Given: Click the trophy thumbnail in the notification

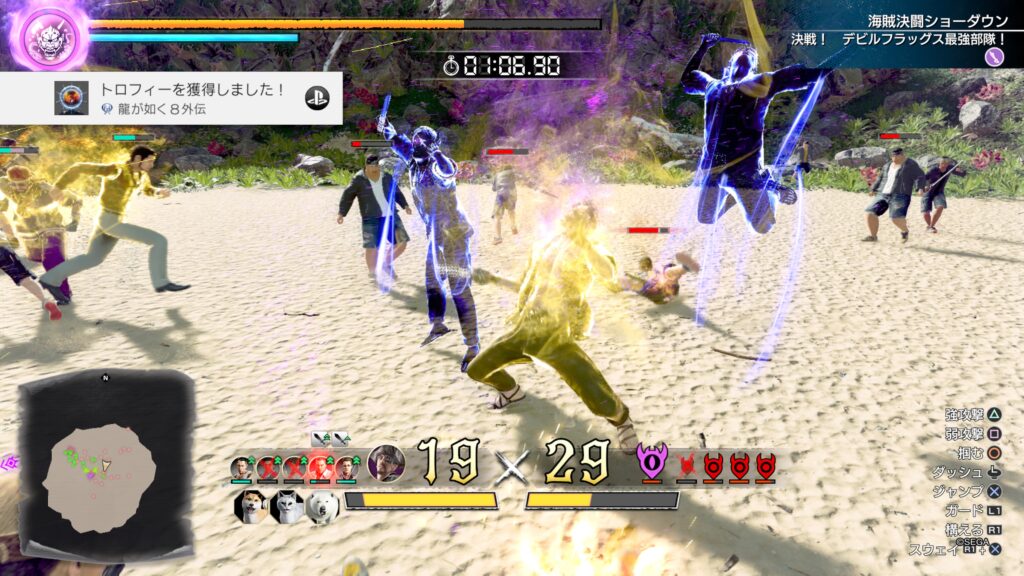Looking at the screenshot, I should pyautogui.click(x=71, y=98).
